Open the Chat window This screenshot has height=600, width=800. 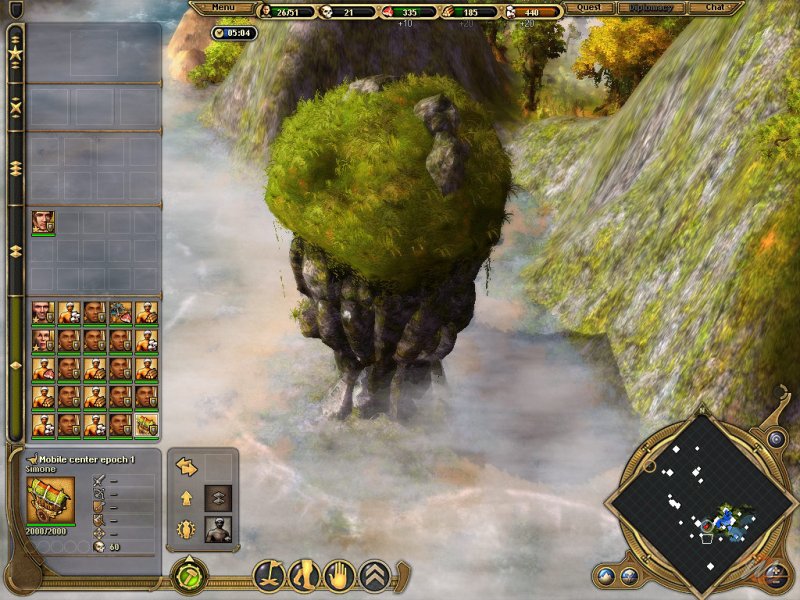click(x=716, y=8)
